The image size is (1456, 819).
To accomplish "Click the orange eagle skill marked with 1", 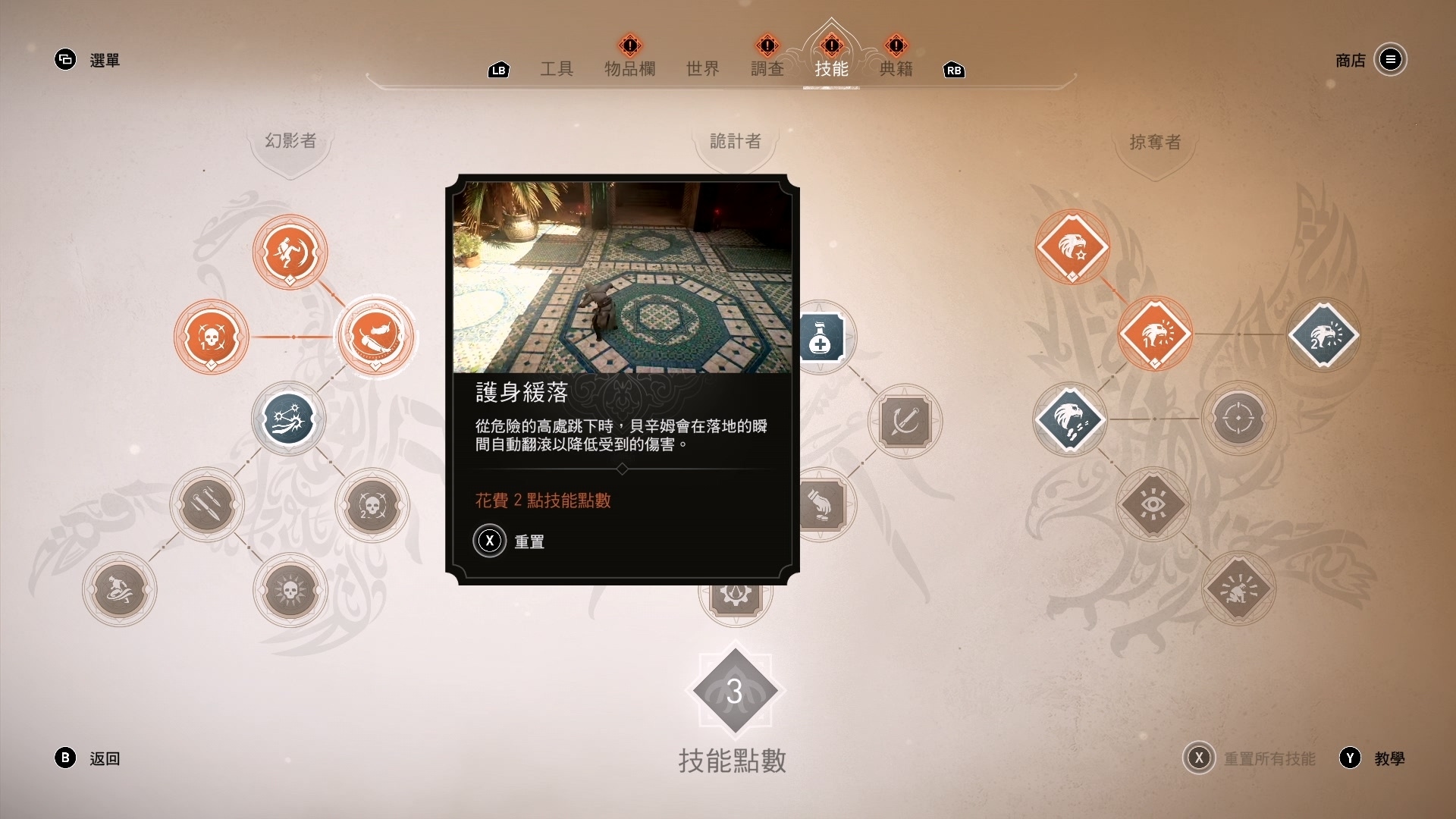I will click(1156, 334).
